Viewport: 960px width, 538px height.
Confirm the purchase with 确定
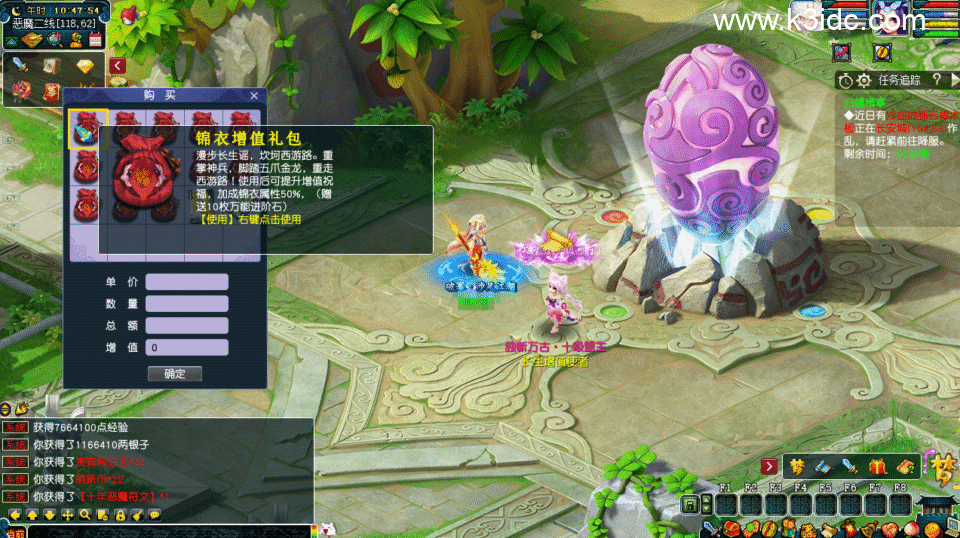coord(175,373)
